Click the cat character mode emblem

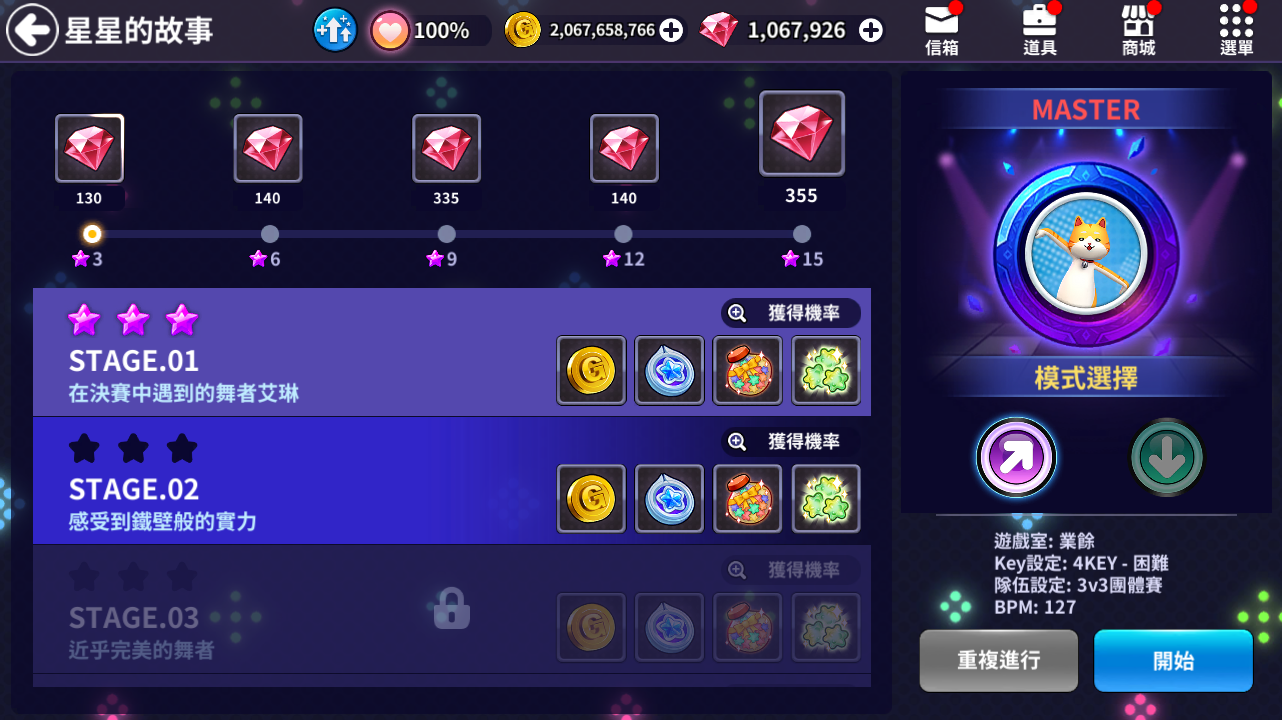[x=1086, y=254]
